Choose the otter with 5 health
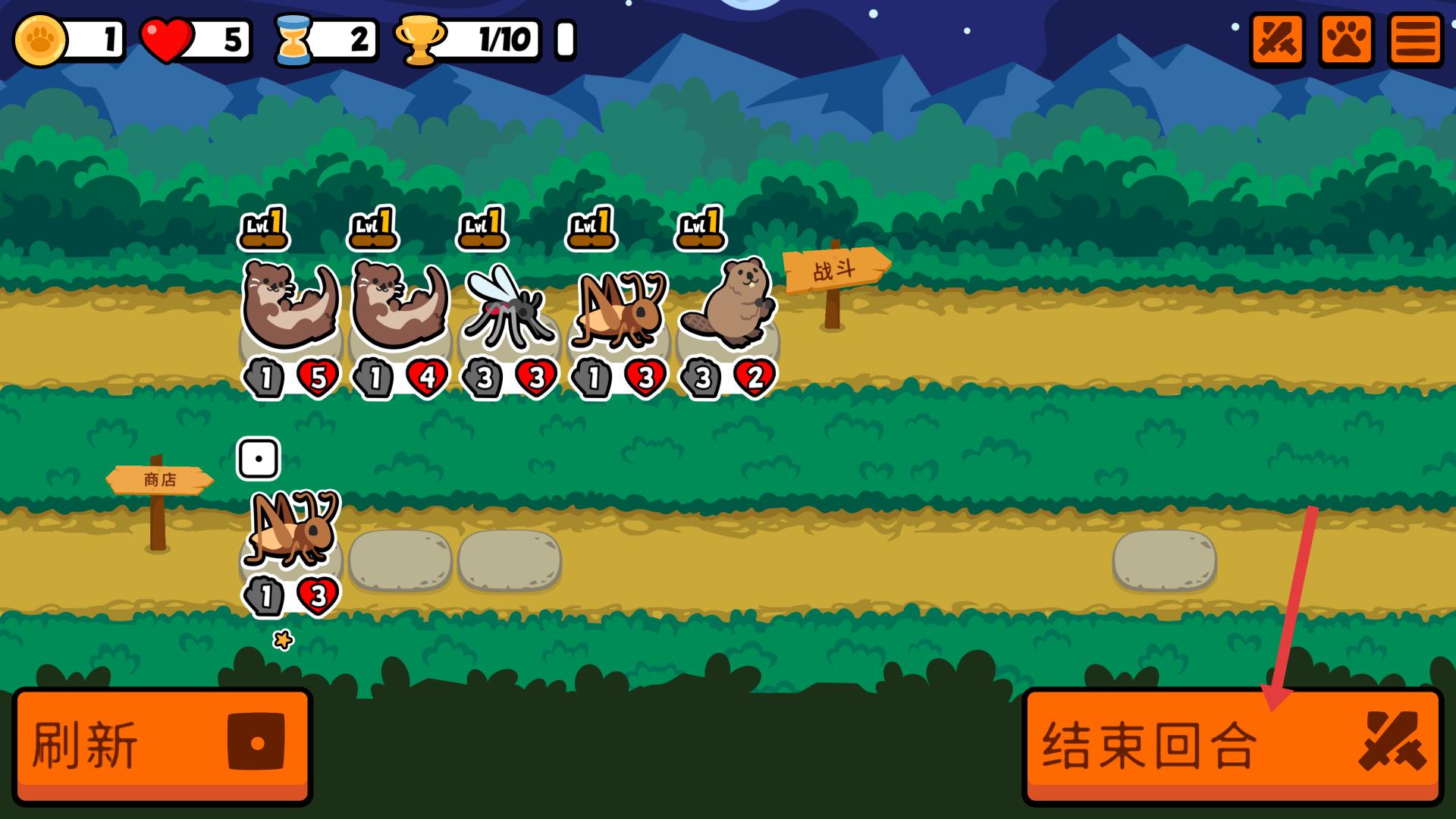Image resolution: width=1456 pixels, height=819 pixels. (290, 305)
